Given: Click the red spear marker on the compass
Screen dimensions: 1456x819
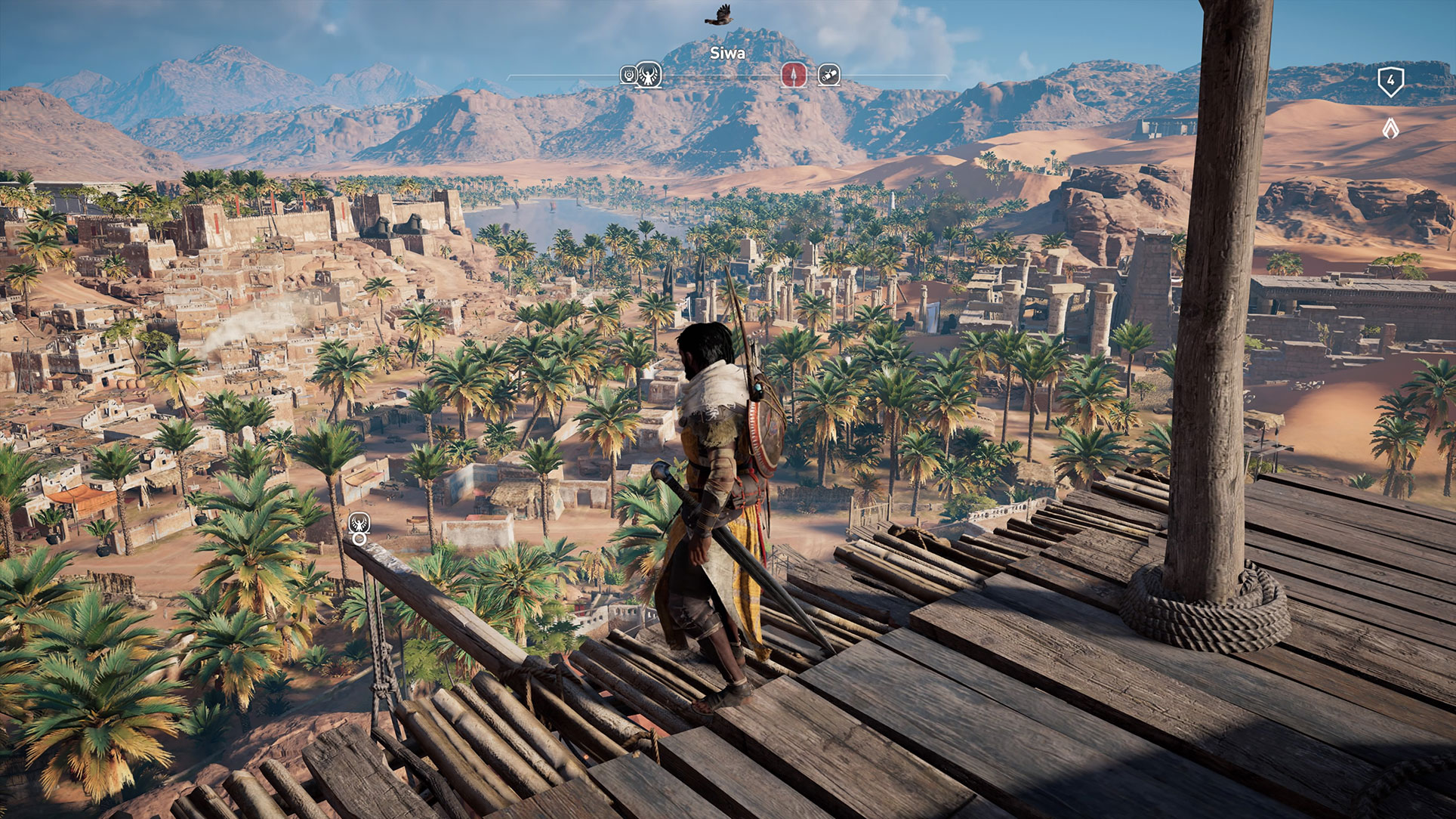Looking at the screenshot, I should coord(793,74).
